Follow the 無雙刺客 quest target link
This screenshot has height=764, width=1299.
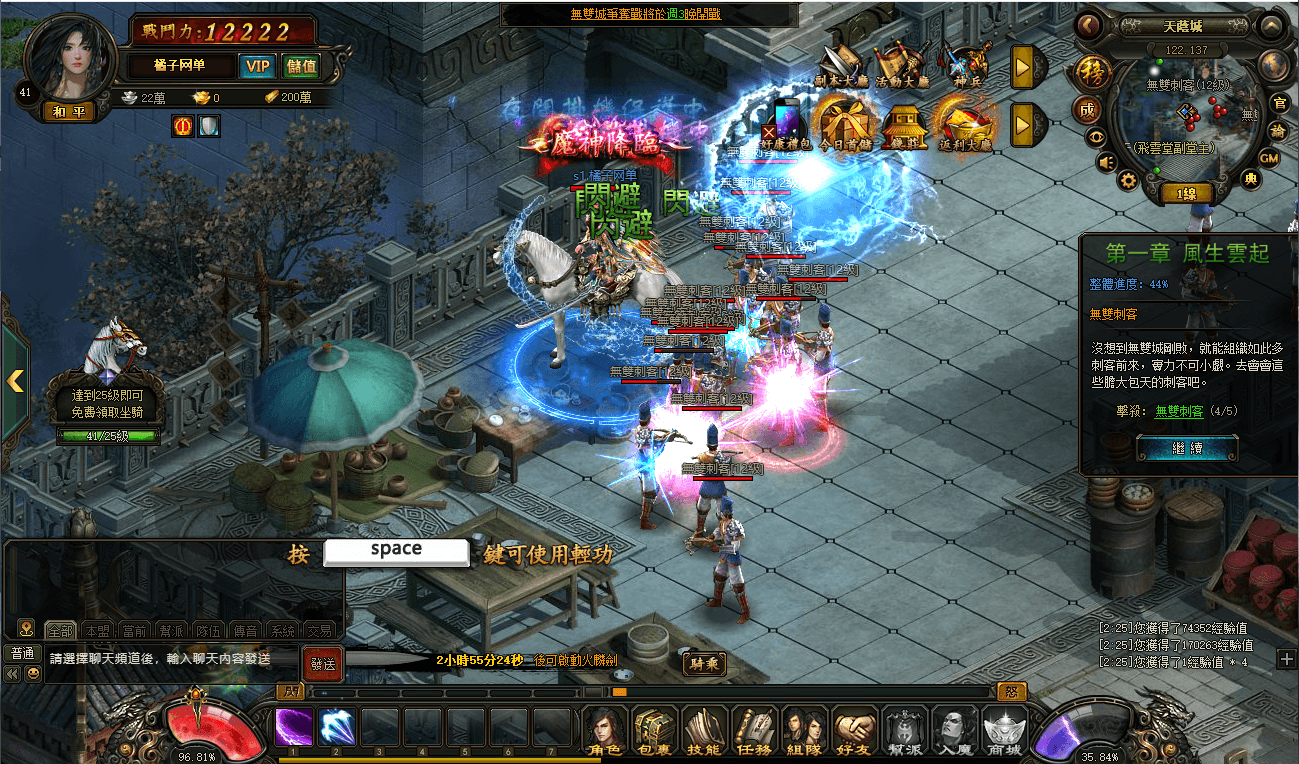1178,411
